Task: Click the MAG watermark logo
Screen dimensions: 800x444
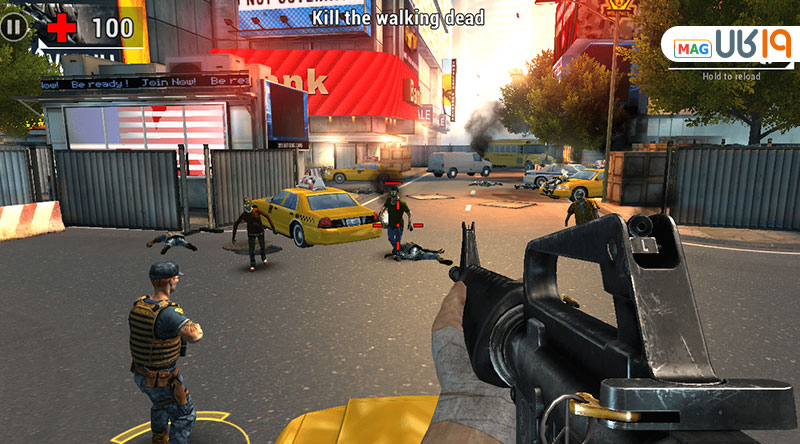Action: coord(732,47)
